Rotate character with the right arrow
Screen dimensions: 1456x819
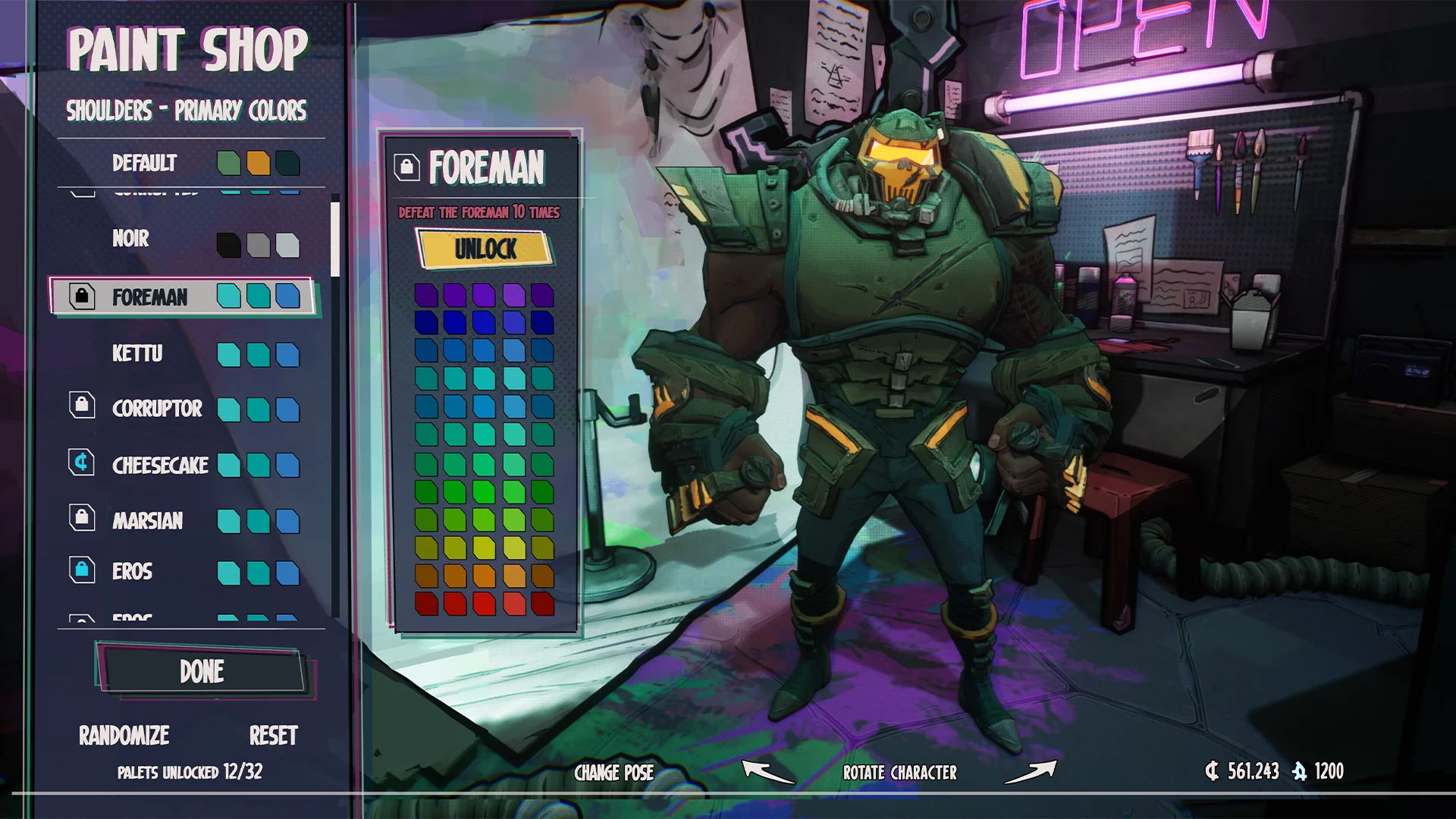(1030, 772)
